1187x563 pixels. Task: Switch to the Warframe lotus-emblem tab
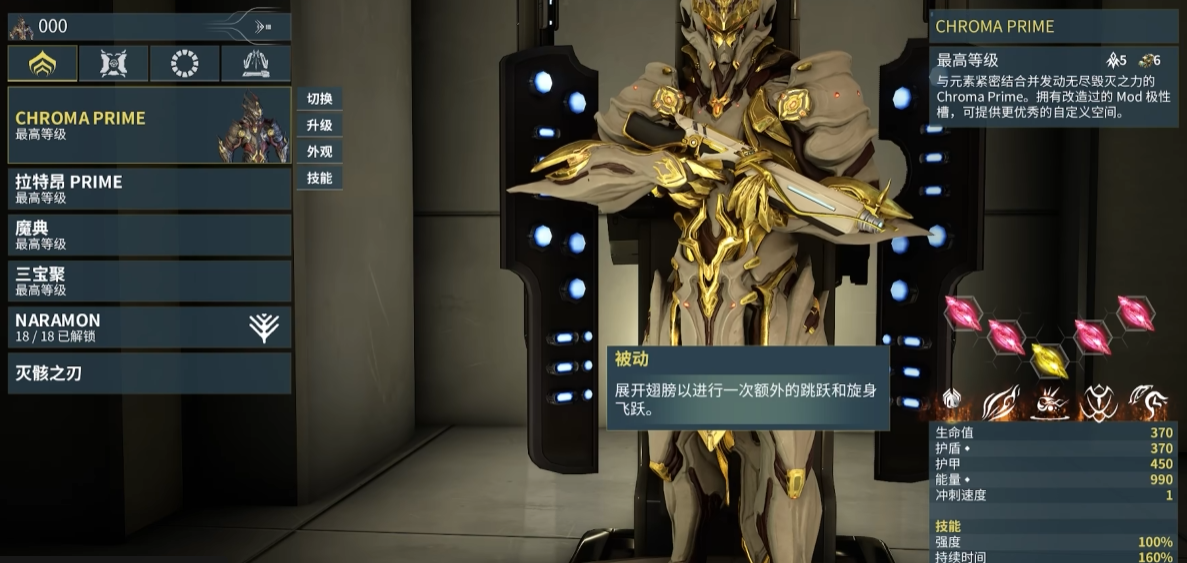point(42,64)
